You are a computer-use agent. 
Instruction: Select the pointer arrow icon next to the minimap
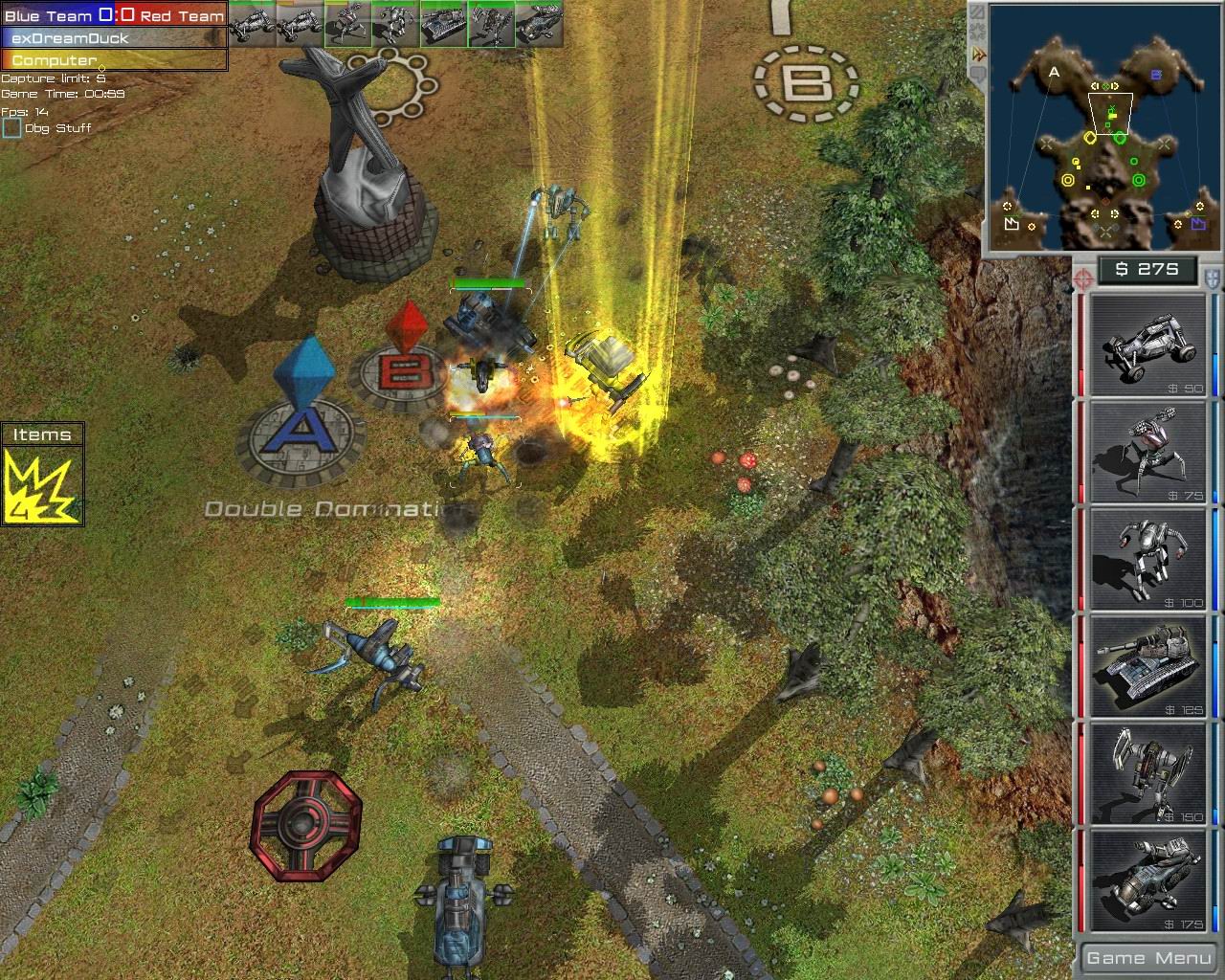coord(978,53)
